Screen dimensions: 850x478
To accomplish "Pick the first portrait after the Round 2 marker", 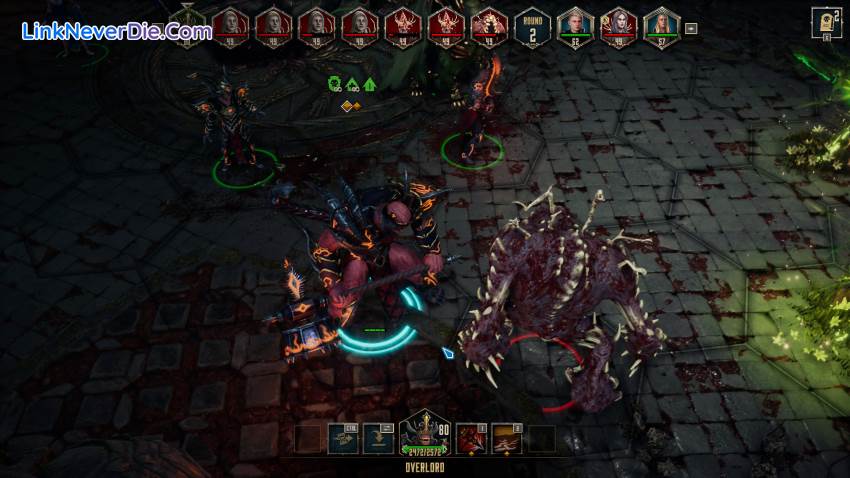I will coord(575,24).
